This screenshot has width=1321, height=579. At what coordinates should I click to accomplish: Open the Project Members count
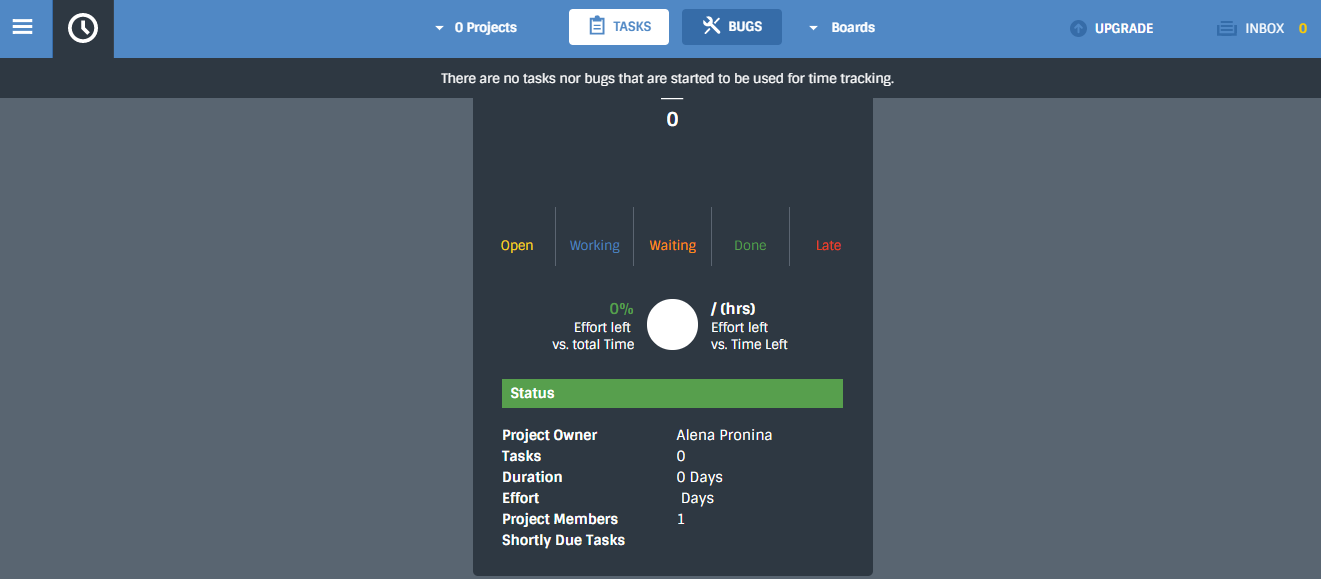tap(681, 519)
